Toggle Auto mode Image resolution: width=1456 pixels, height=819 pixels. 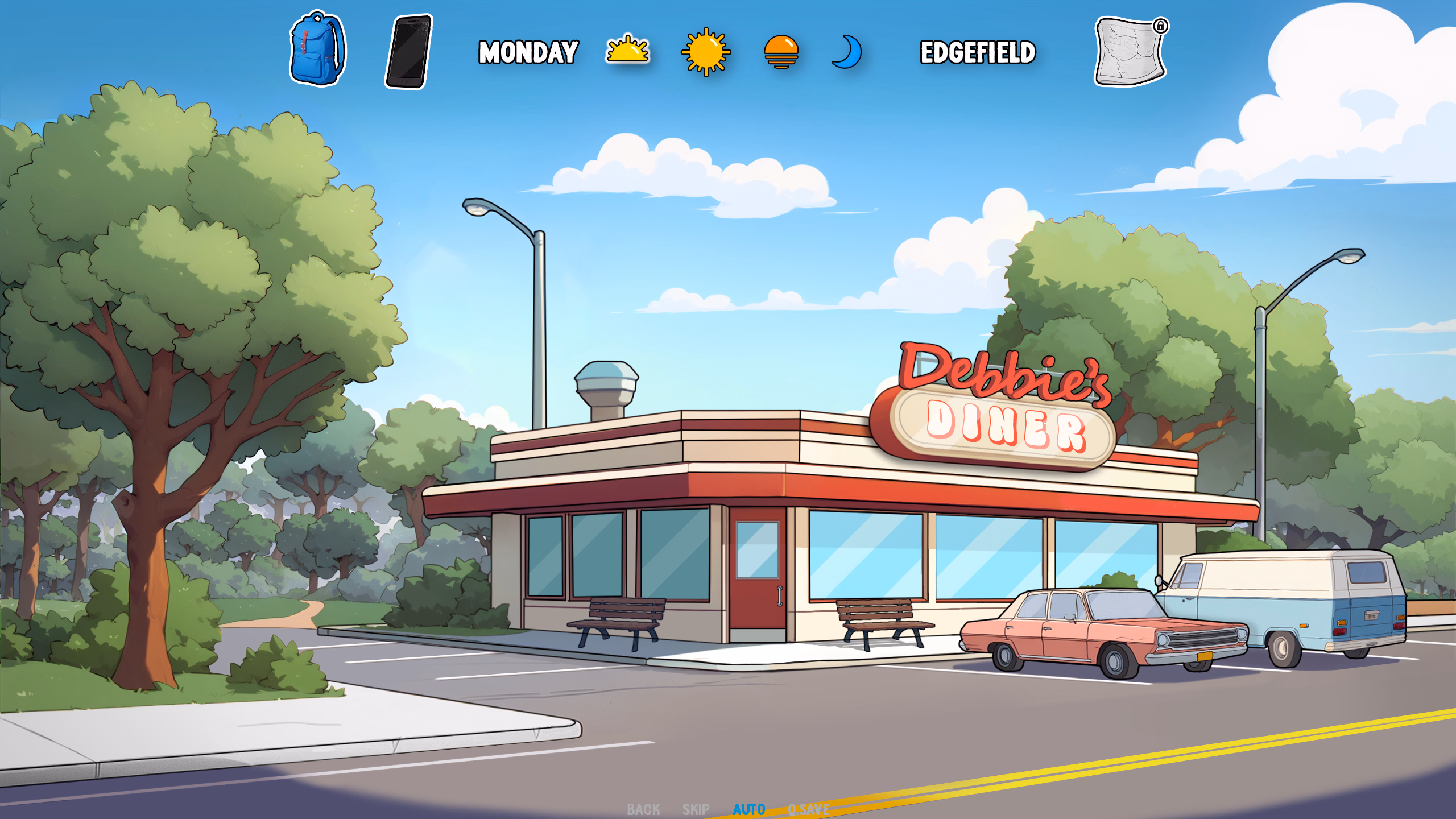[x=748, y=809]
